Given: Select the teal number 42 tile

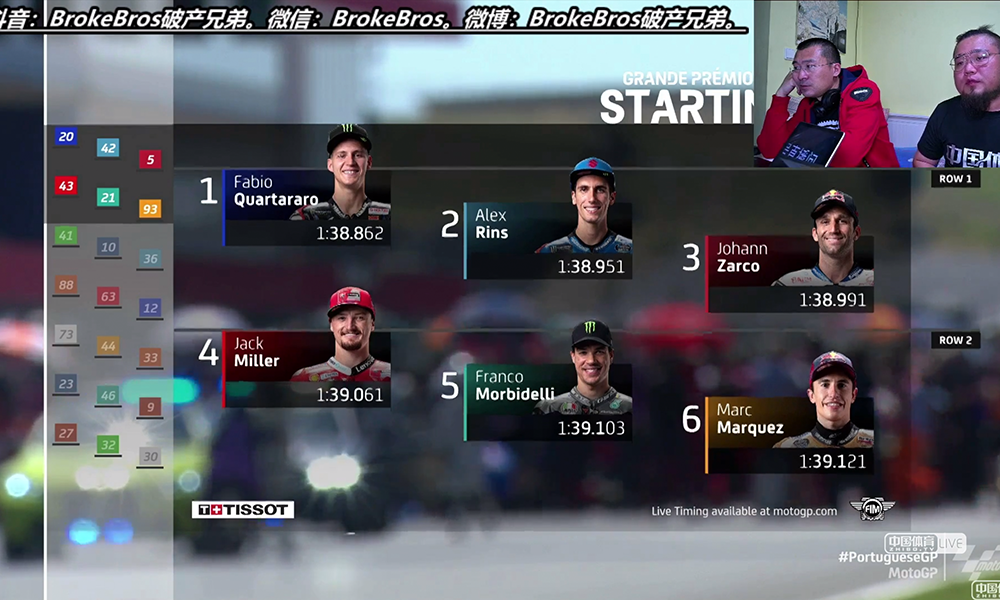Looking at the screenshot, I should (108, 148).
